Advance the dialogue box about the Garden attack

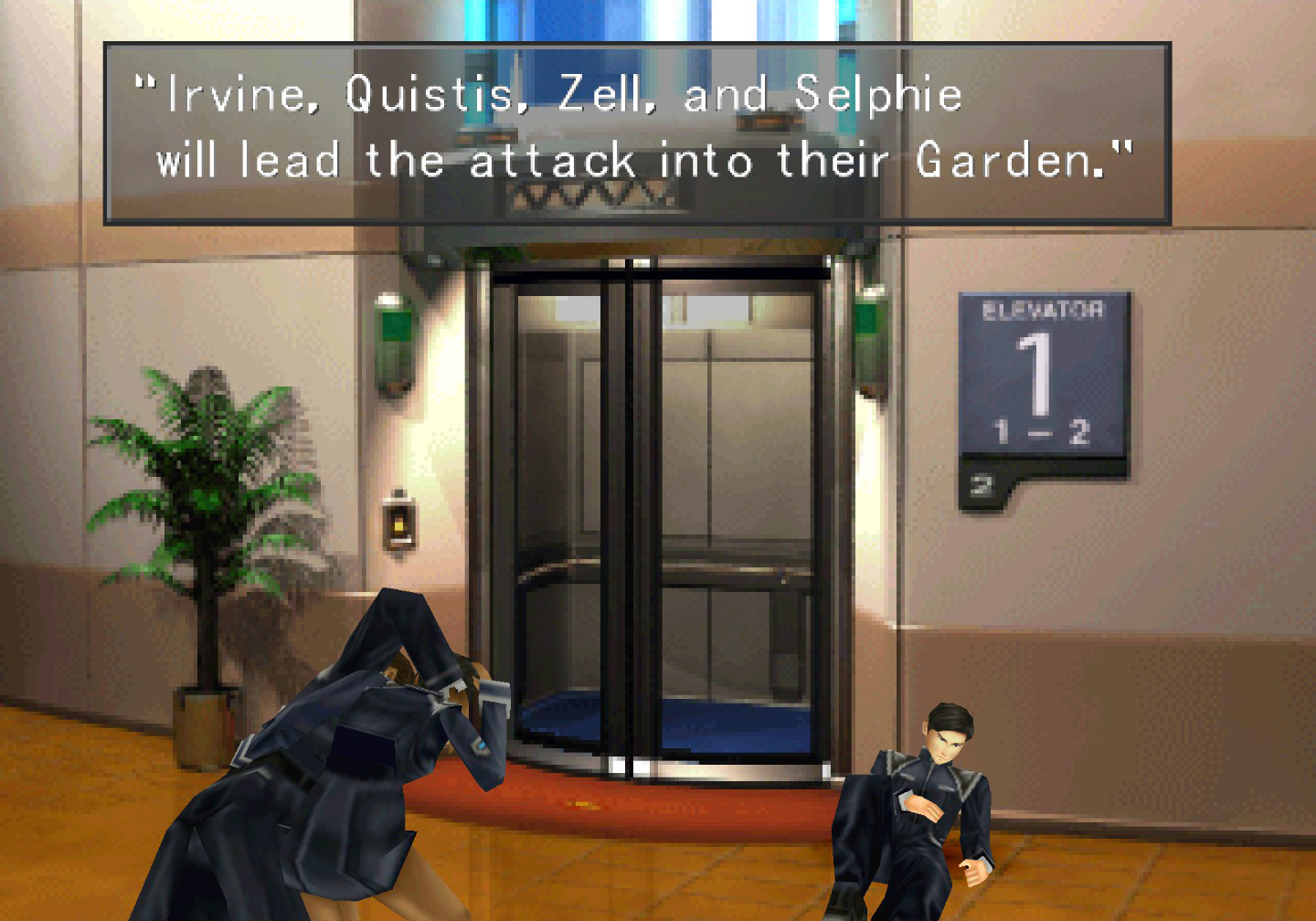pyautogui.click(x=637, y=133)
